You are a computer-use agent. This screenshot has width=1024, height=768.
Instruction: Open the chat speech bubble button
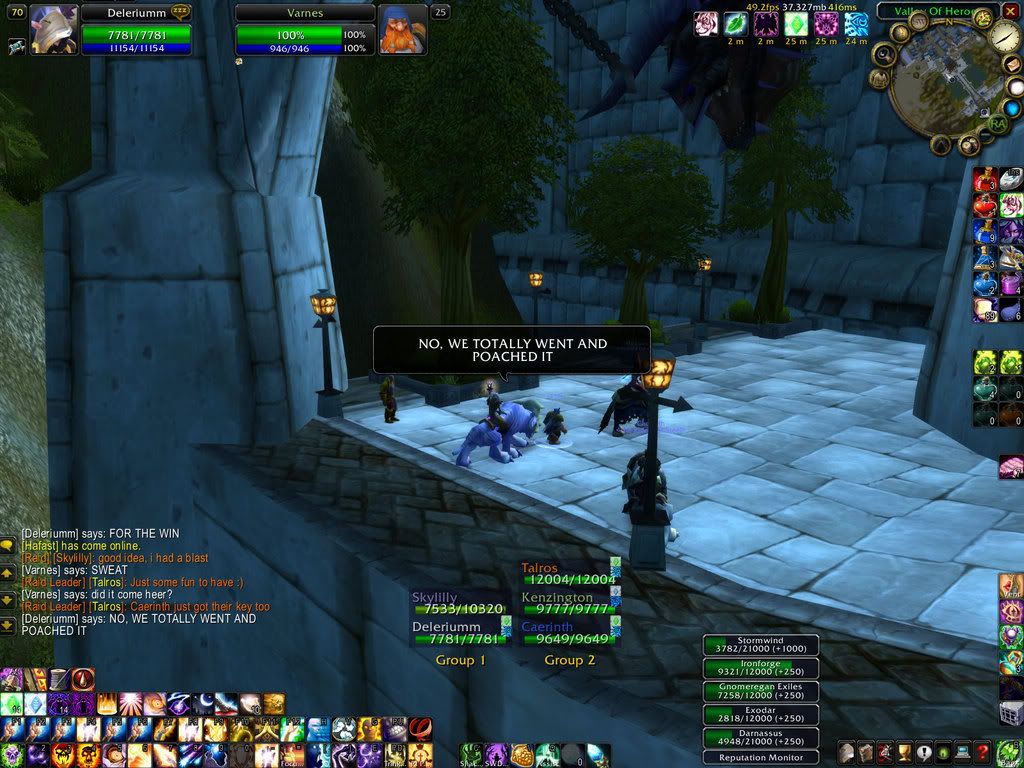click(7, 546)
